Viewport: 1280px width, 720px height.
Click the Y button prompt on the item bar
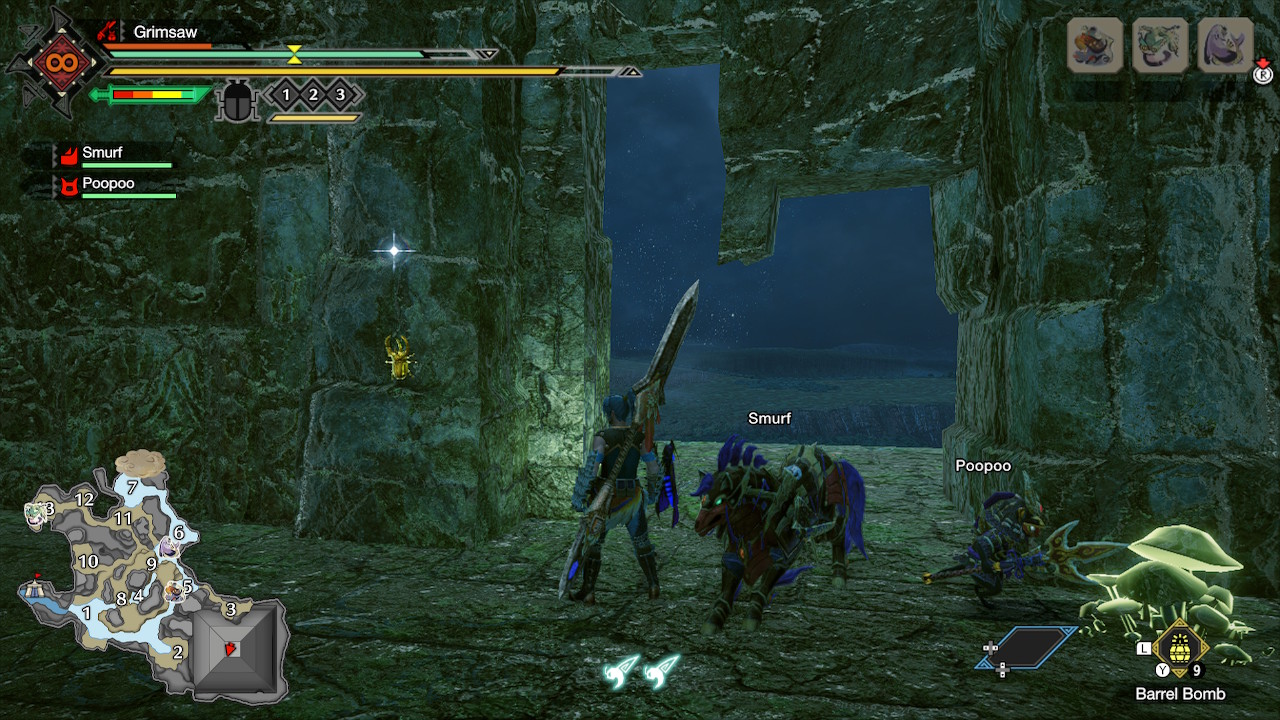pos(1162,669)
